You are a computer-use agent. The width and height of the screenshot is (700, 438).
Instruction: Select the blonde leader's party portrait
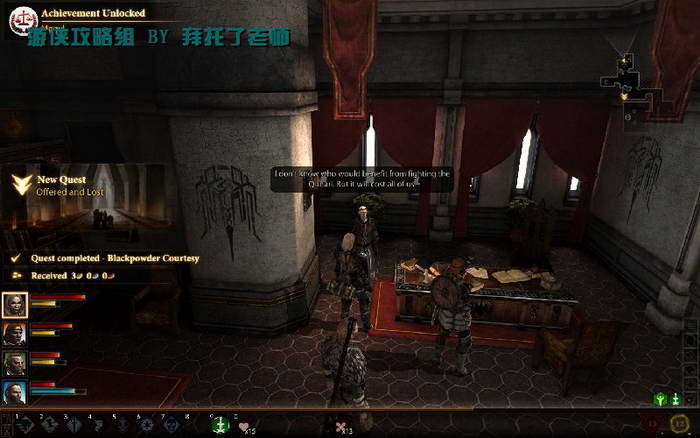(x=15, y=305)
